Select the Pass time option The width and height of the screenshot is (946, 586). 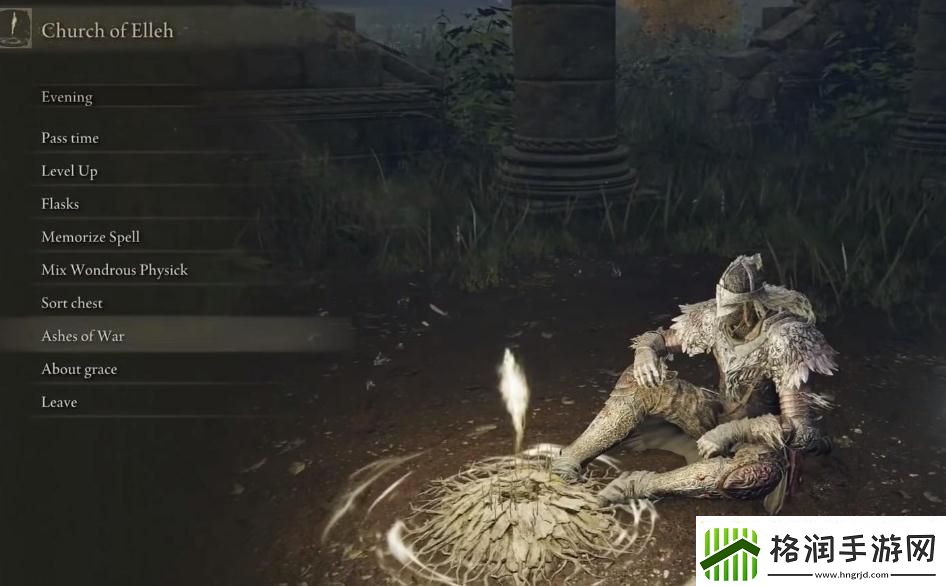[x=70, y=138]
